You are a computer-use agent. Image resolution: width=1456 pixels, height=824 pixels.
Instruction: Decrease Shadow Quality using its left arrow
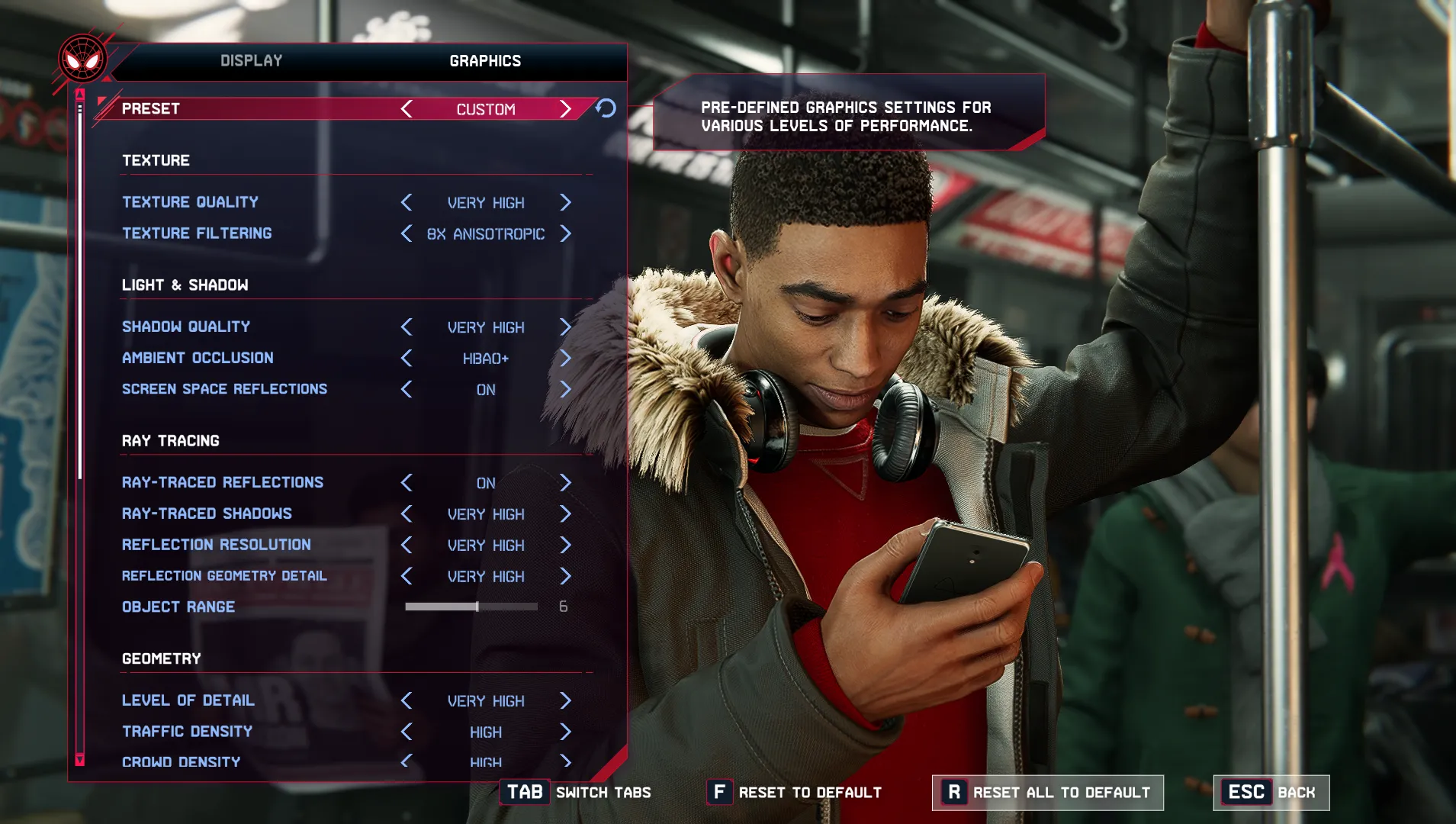(x=407, y=327)
